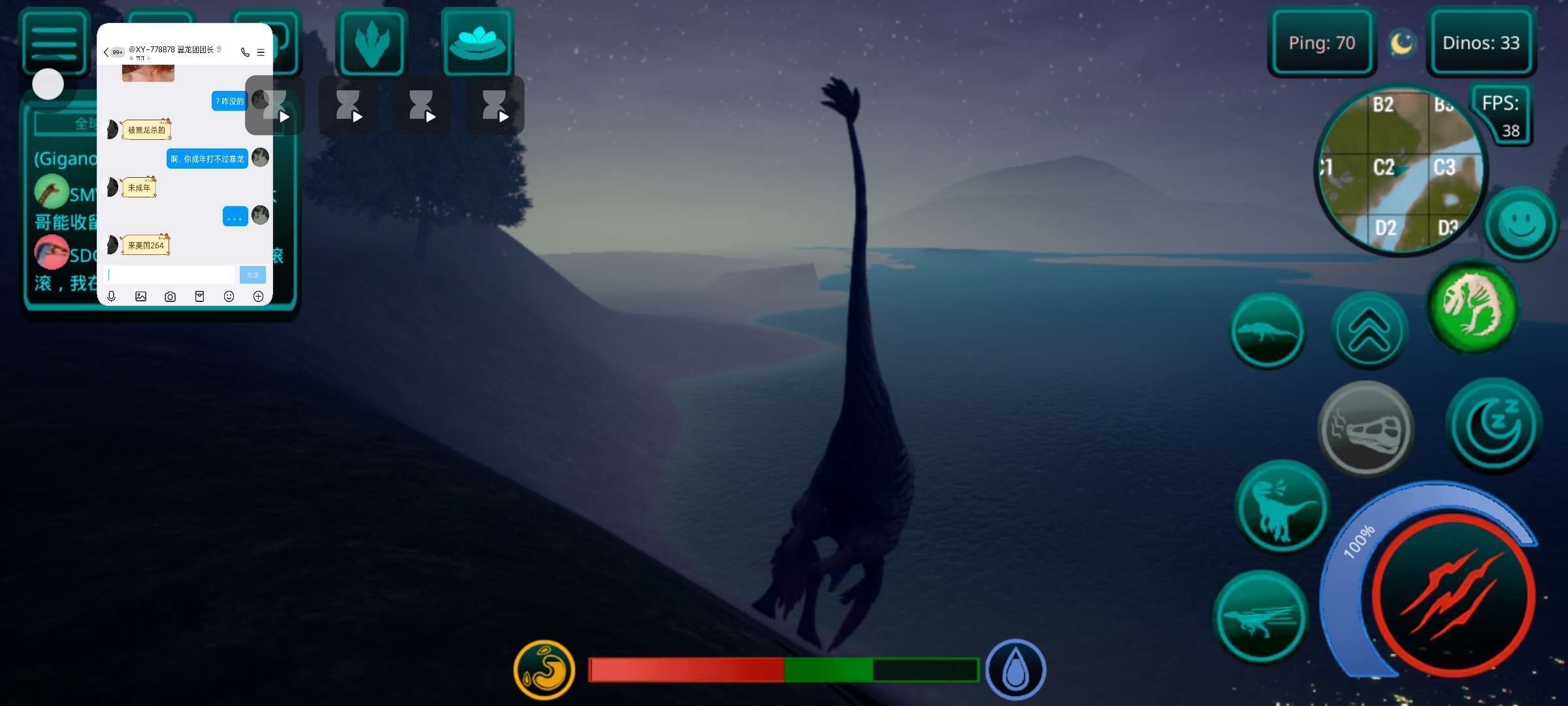Screen dimensions: 1568x706
Task: Open the nest with eggs button
Action: (478, 42)
